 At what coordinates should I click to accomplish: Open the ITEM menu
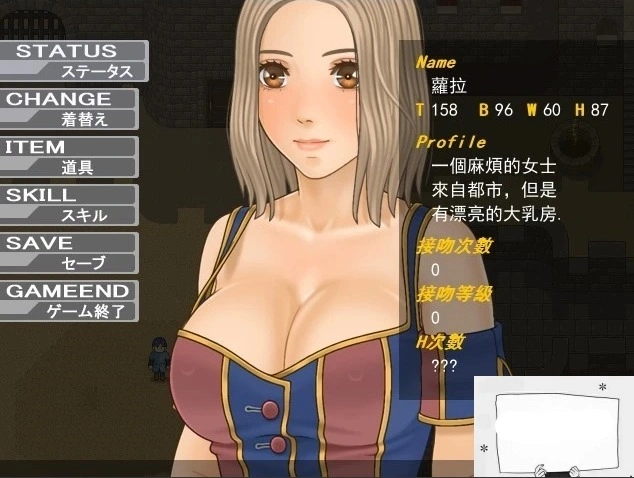[68, 156]
